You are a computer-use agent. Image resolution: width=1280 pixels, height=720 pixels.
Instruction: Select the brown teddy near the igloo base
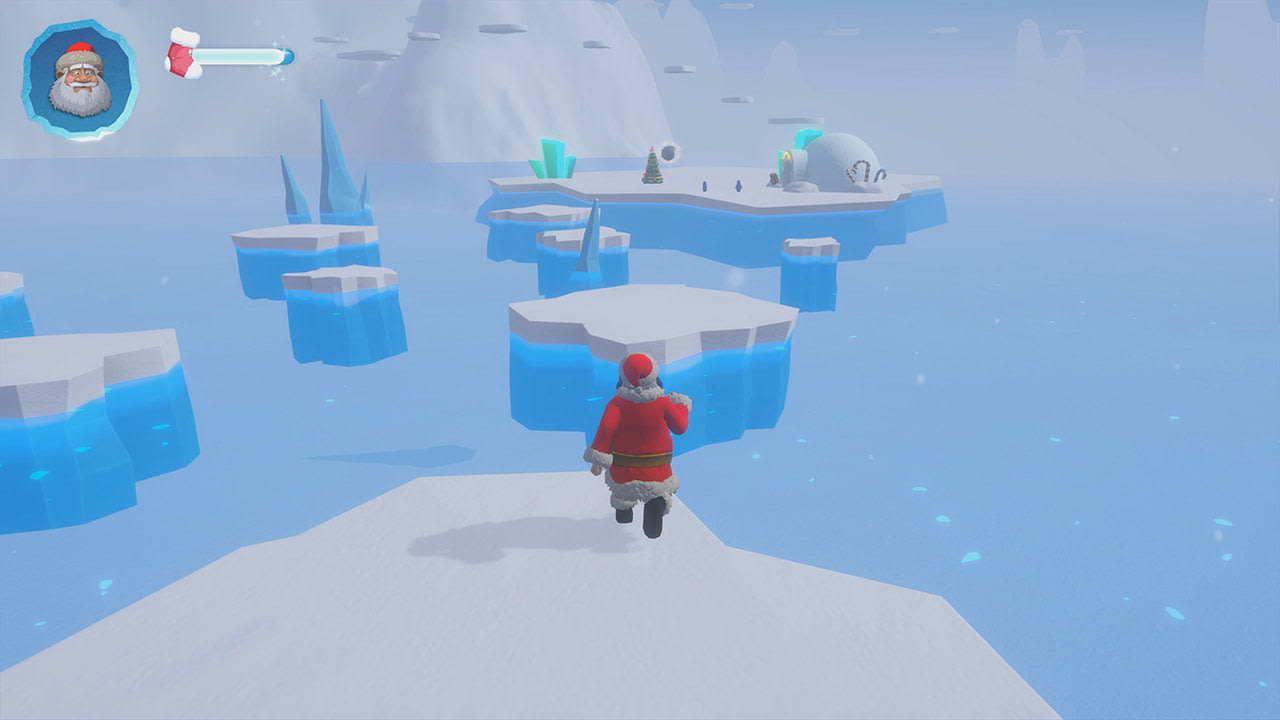point(772,177)
